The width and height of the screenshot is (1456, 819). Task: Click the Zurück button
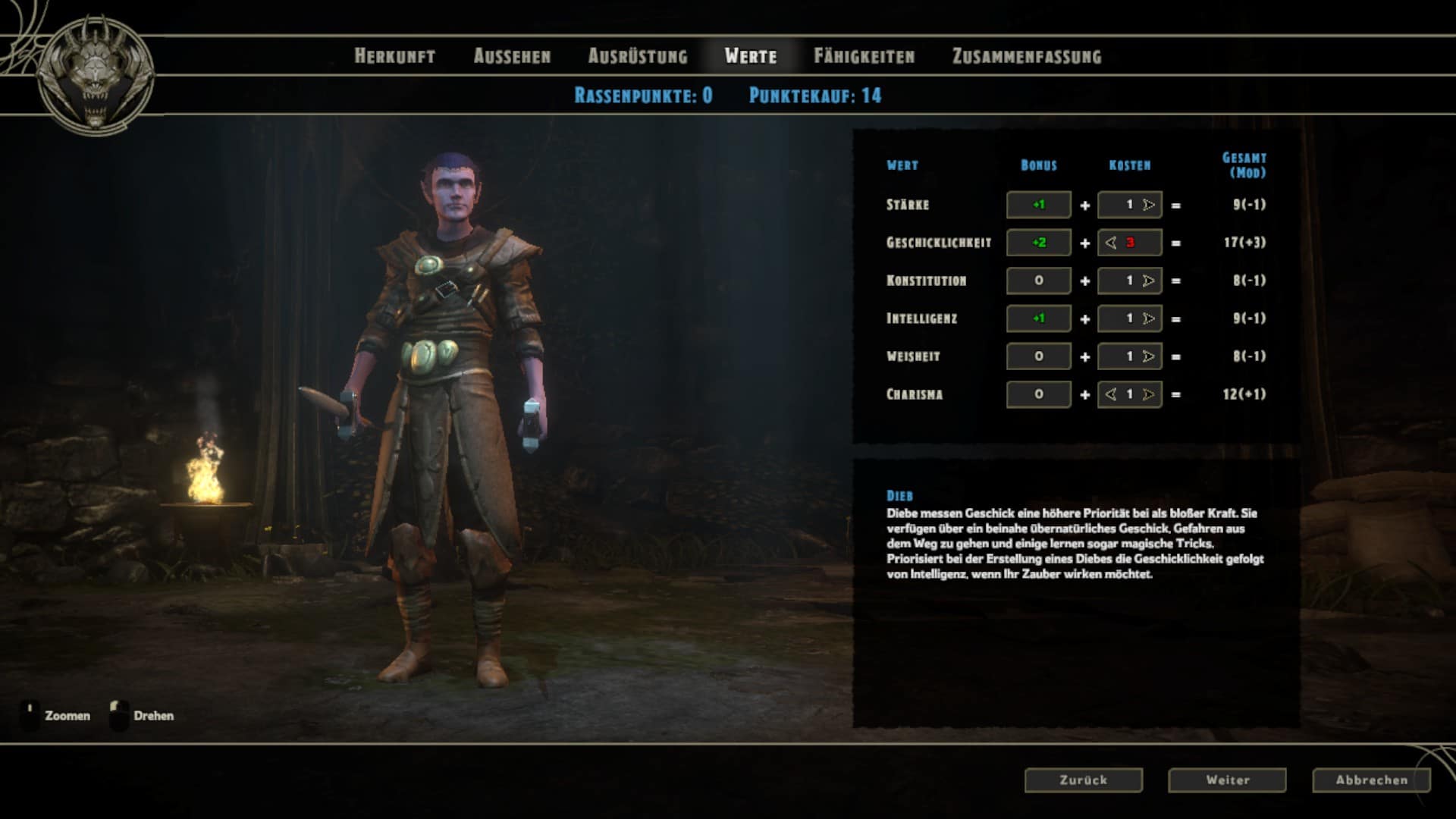(x=1083, y=780)
